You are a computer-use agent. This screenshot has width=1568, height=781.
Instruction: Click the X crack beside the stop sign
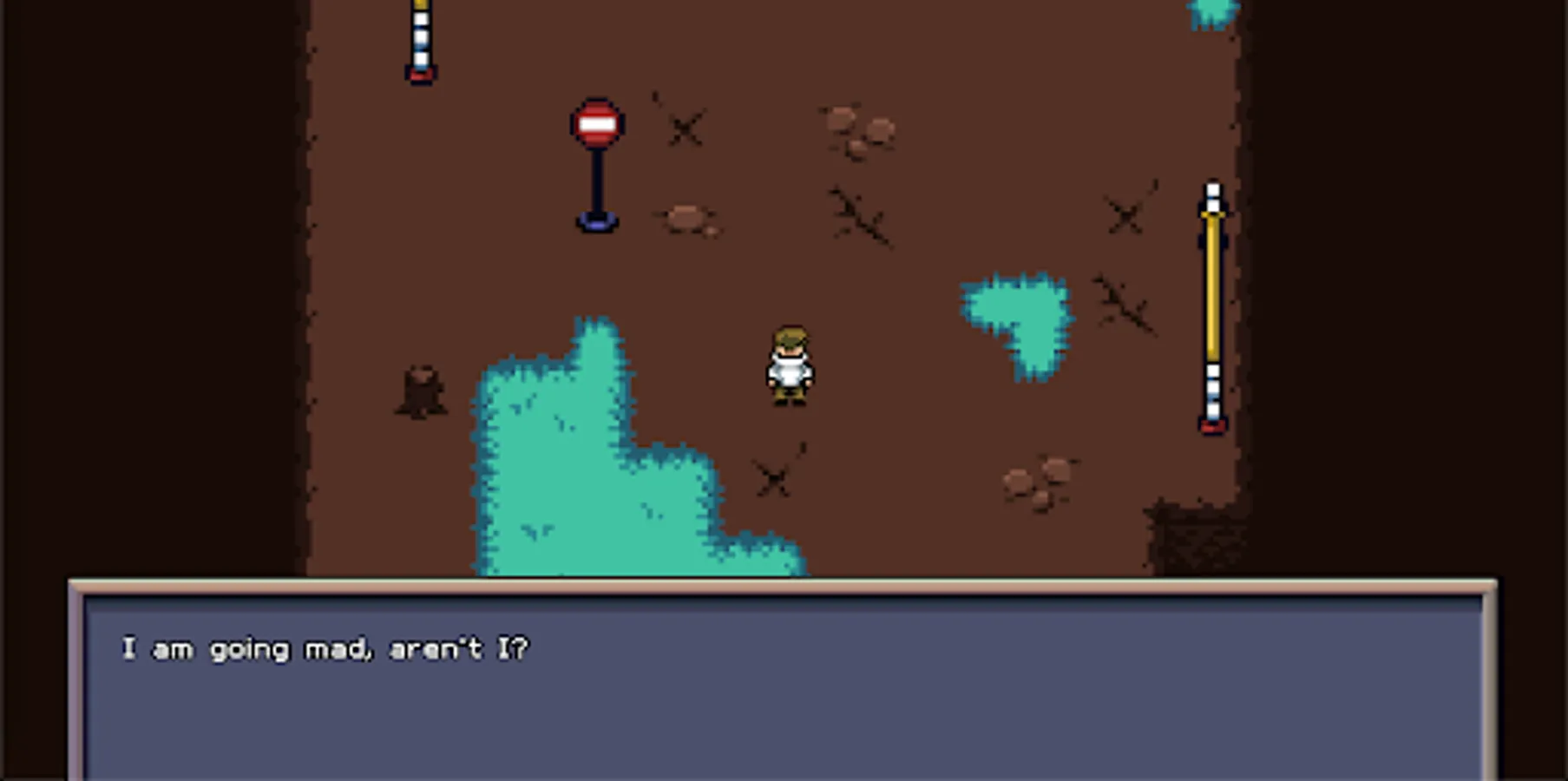coord(683,130)
